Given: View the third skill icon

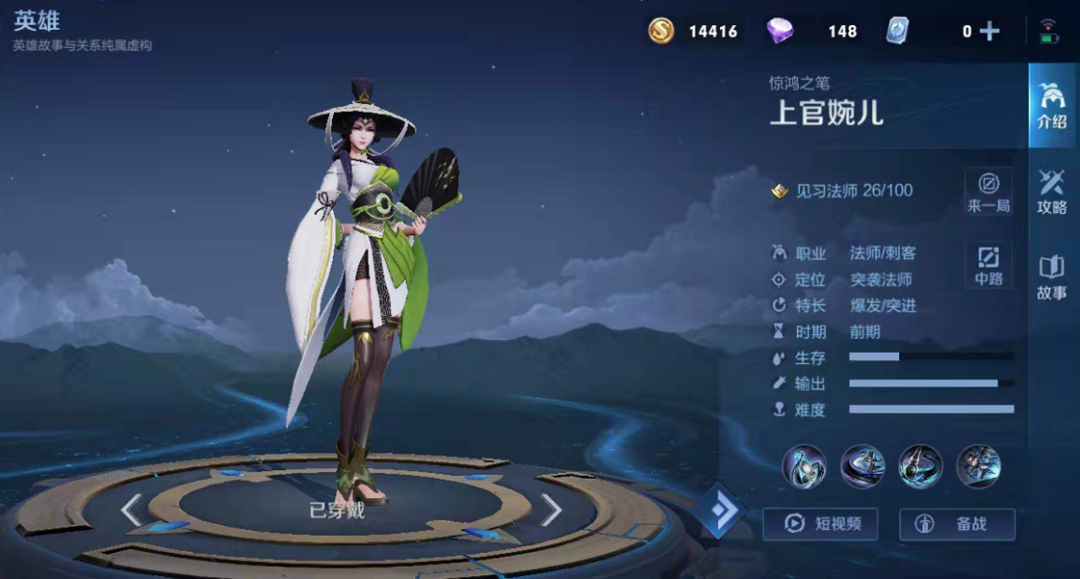Looking at the screenshot, I should 920,466.
